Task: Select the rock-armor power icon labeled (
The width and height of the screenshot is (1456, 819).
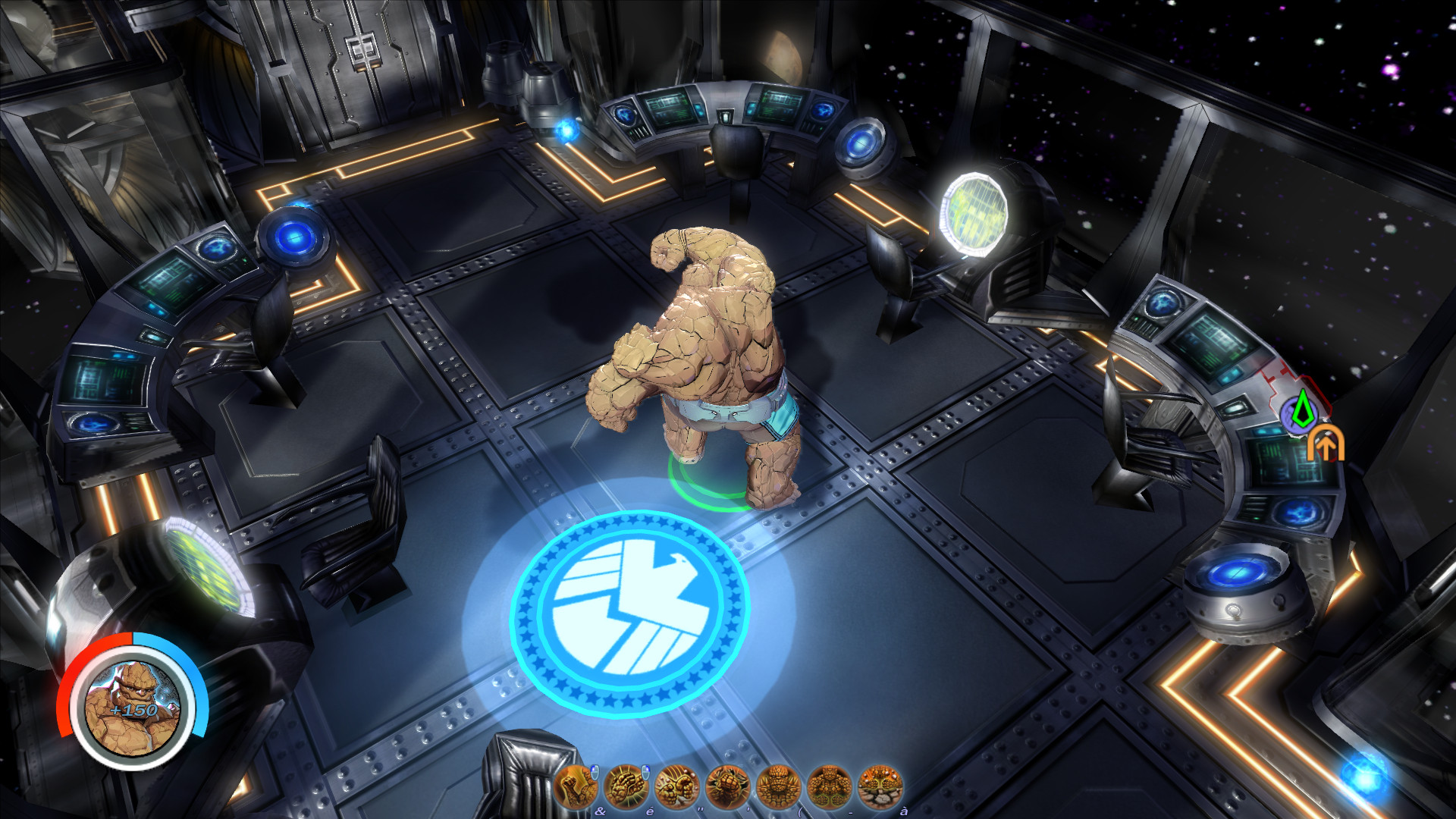Action: 780,785
